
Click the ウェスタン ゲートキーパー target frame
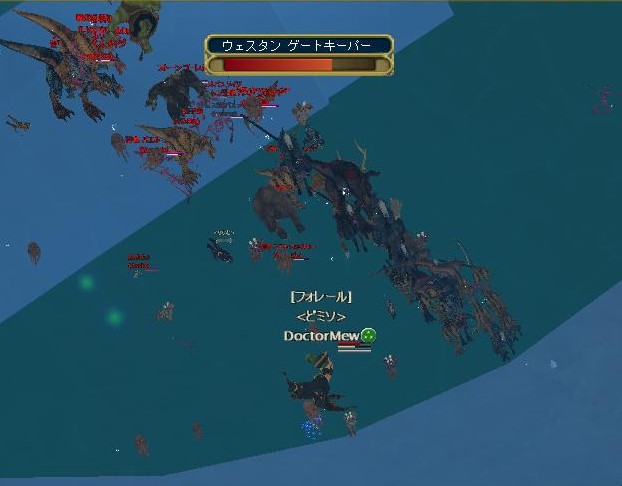[x=299, y=55]
